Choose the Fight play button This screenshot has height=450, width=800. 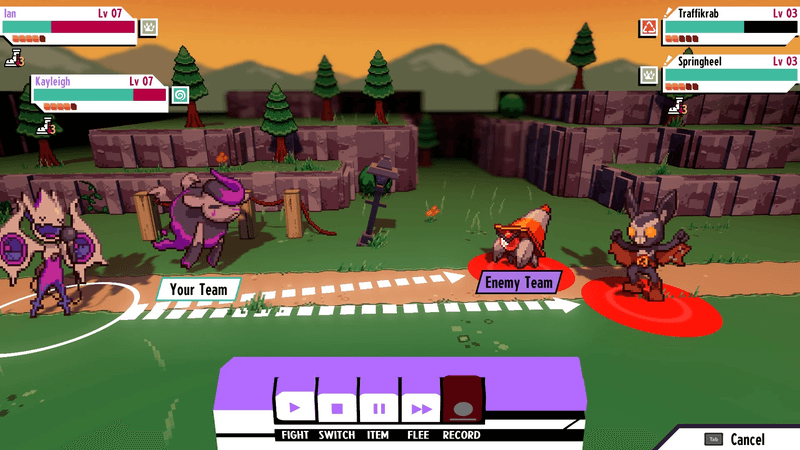295,407
